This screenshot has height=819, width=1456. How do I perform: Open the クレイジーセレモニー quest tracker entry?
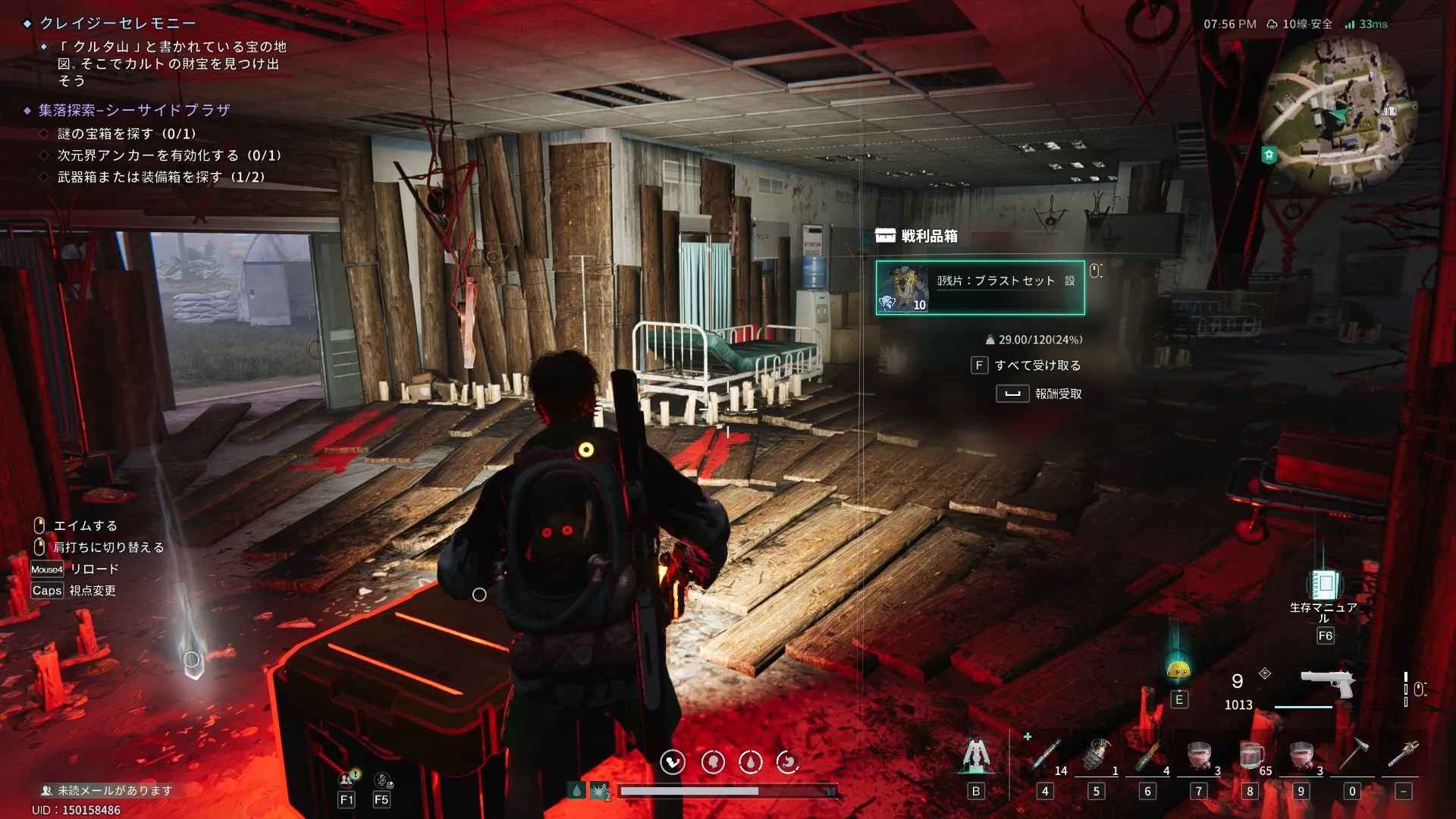pos(118,24)
